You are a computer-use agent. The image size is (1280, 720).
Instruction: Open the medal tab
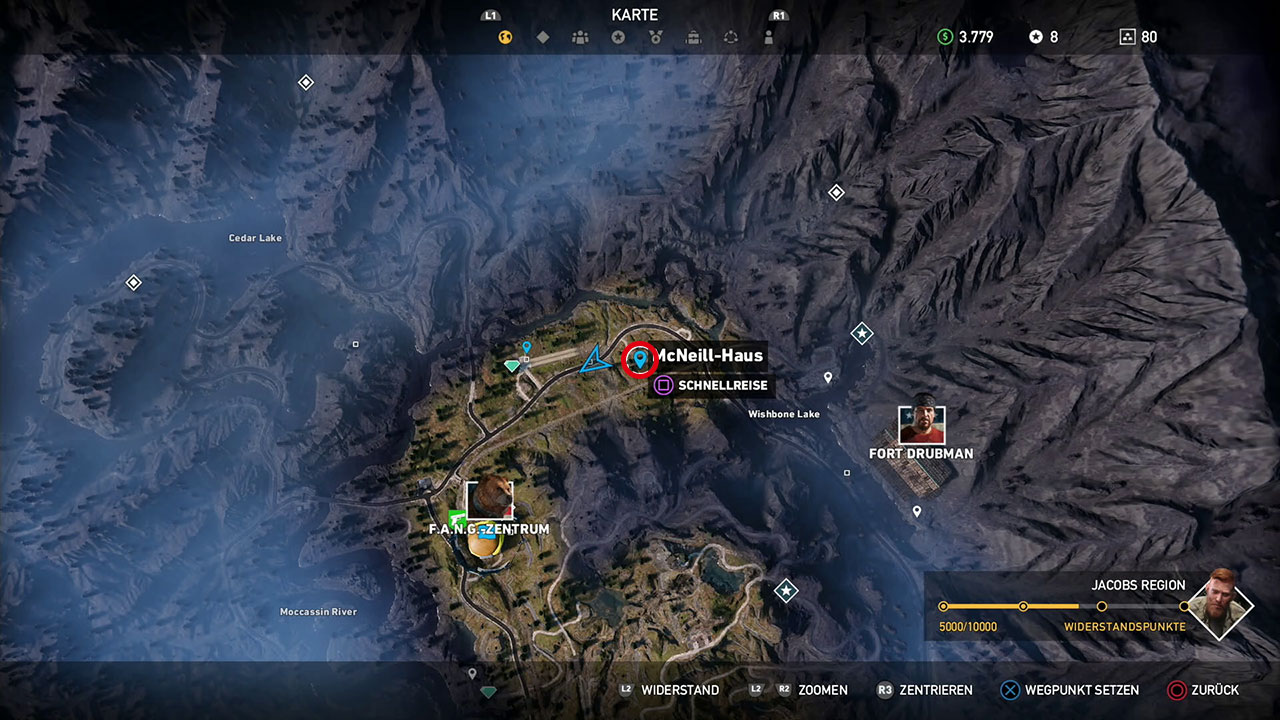tap(655, 38)
